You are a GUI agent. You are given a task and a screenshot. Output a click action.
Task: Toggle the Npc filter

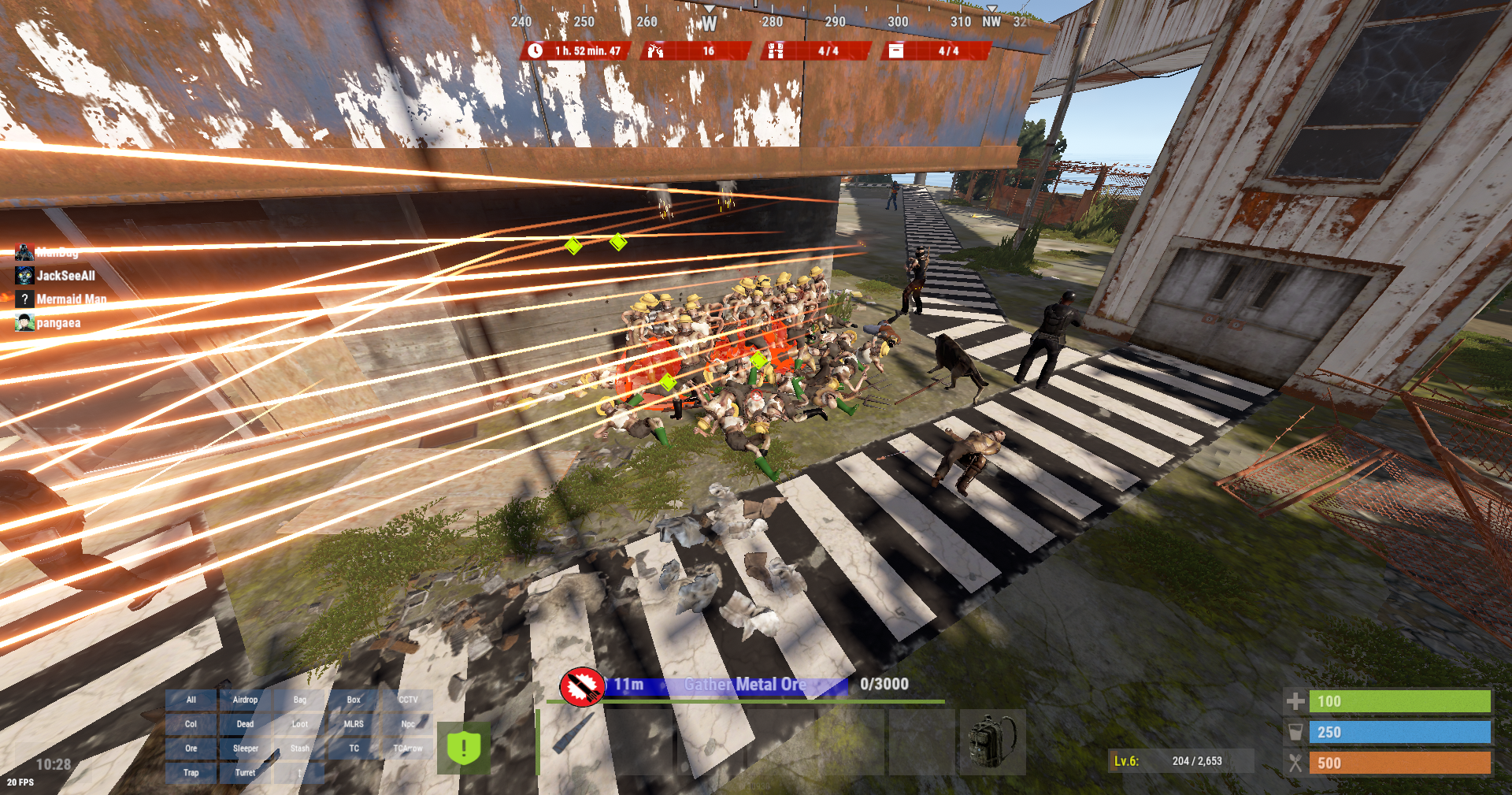[x=408, y=724]
